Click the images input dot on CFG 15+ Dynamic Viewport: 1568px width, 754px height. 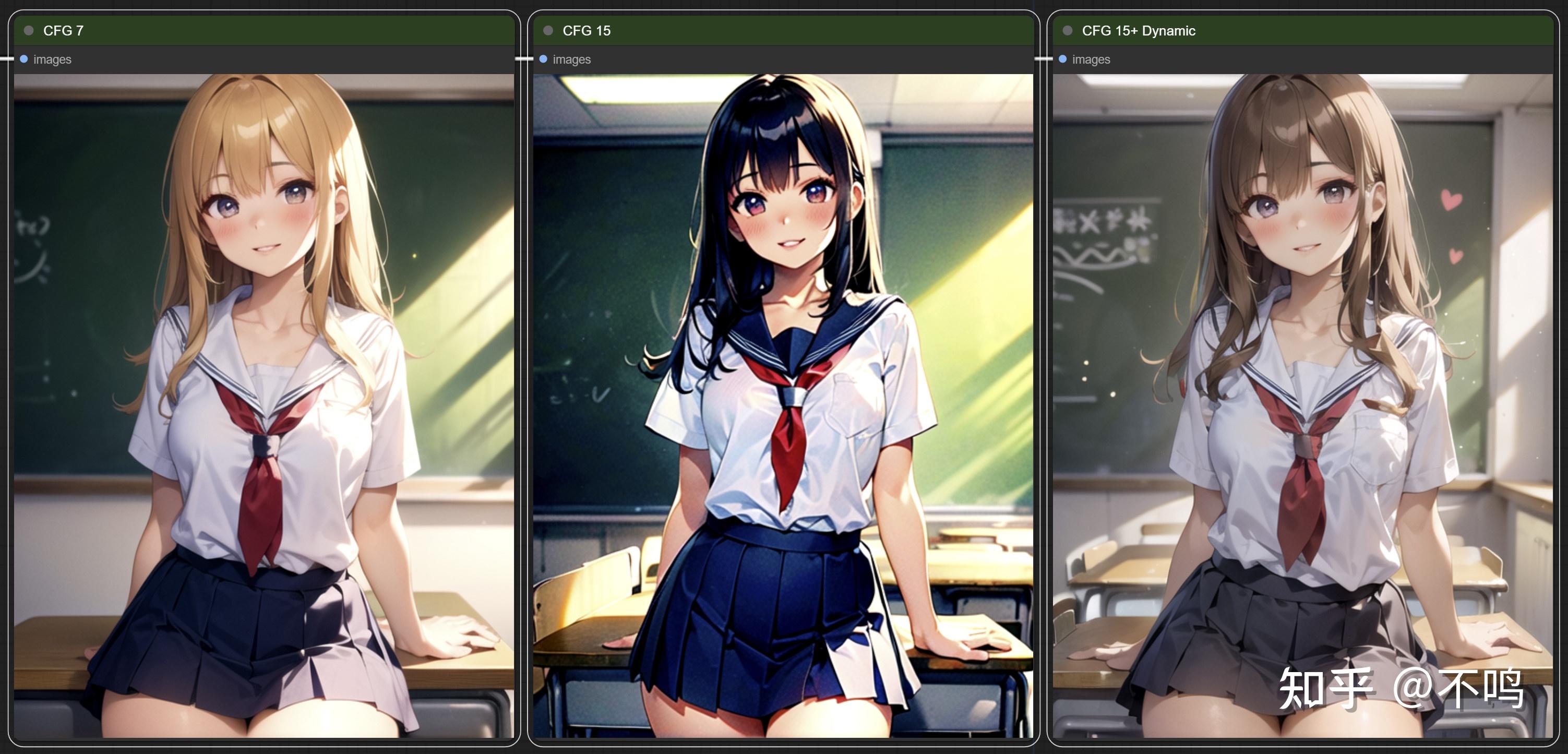1063,59
